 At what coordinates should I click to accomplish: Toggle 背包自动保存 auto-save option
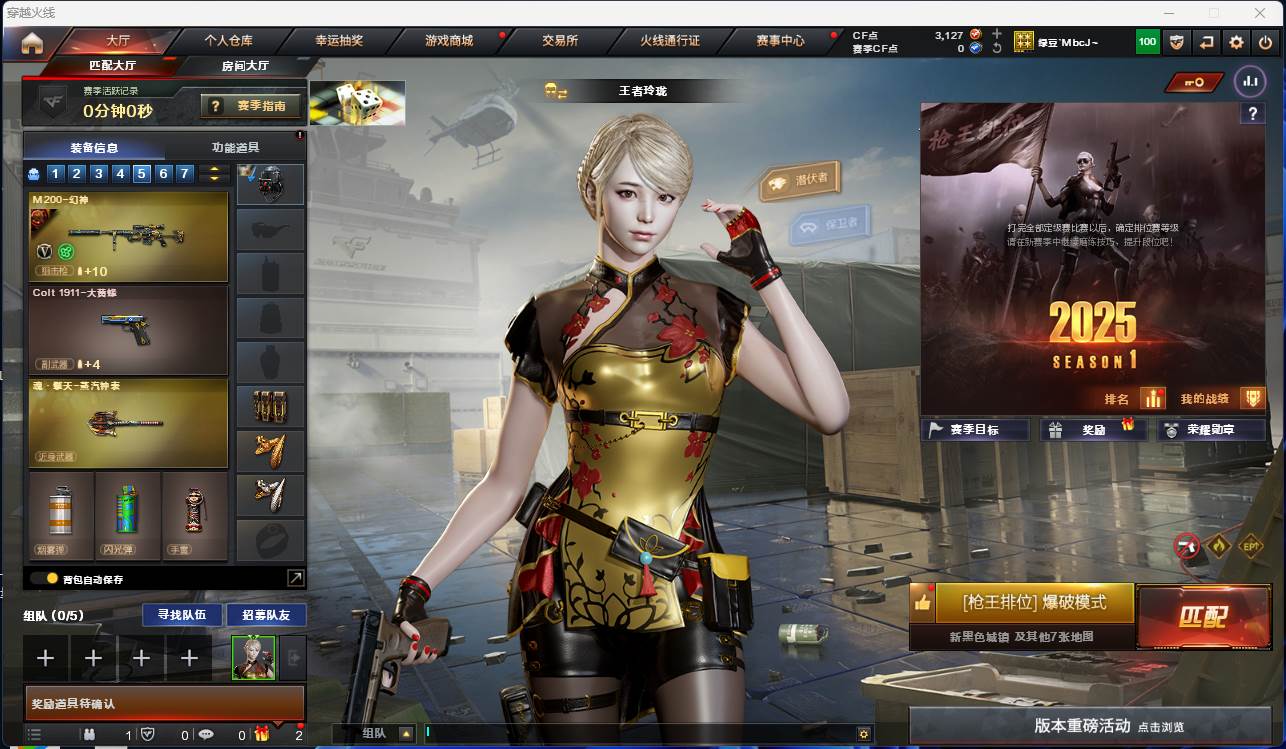(44, 578)
